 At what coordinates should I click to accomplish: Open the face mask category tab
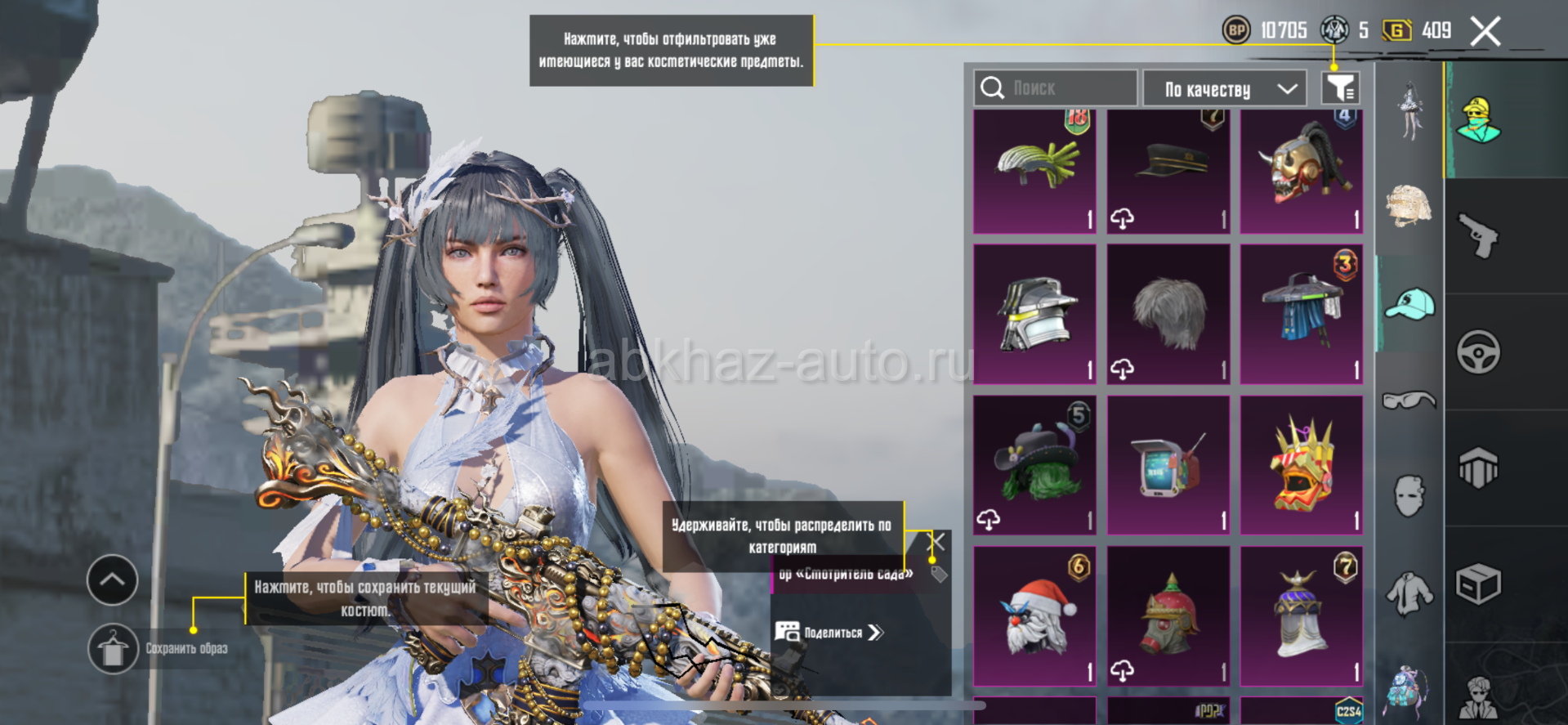click(1409, 495)
